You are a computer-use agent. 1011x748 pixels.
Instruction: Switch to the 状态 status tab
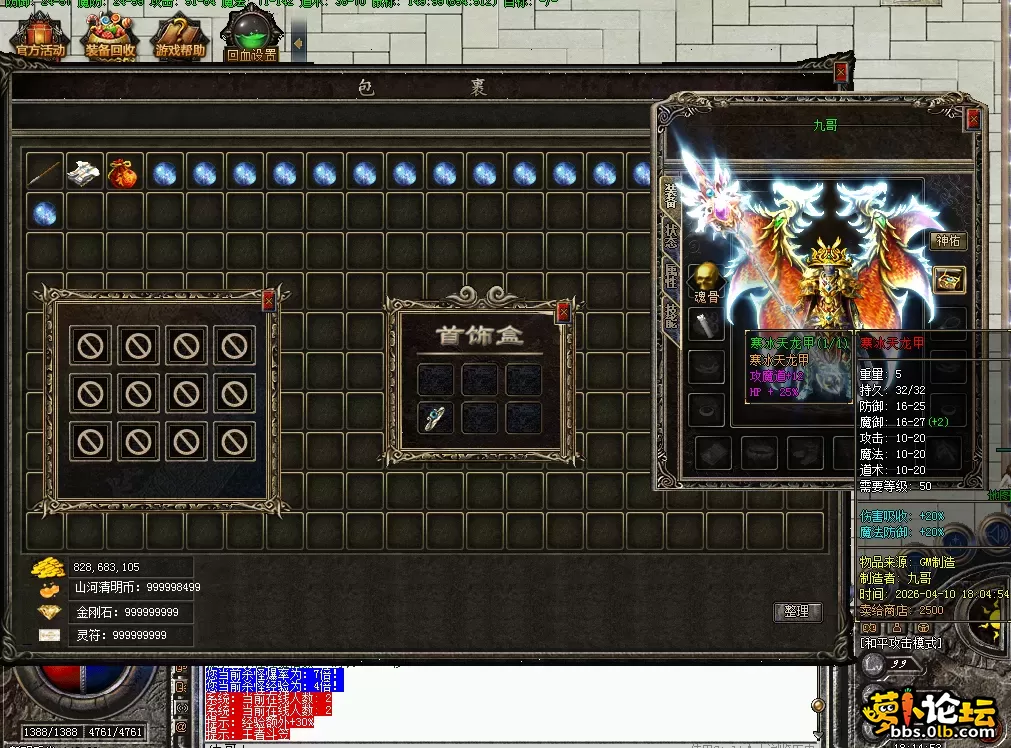[x=671, y=237]
